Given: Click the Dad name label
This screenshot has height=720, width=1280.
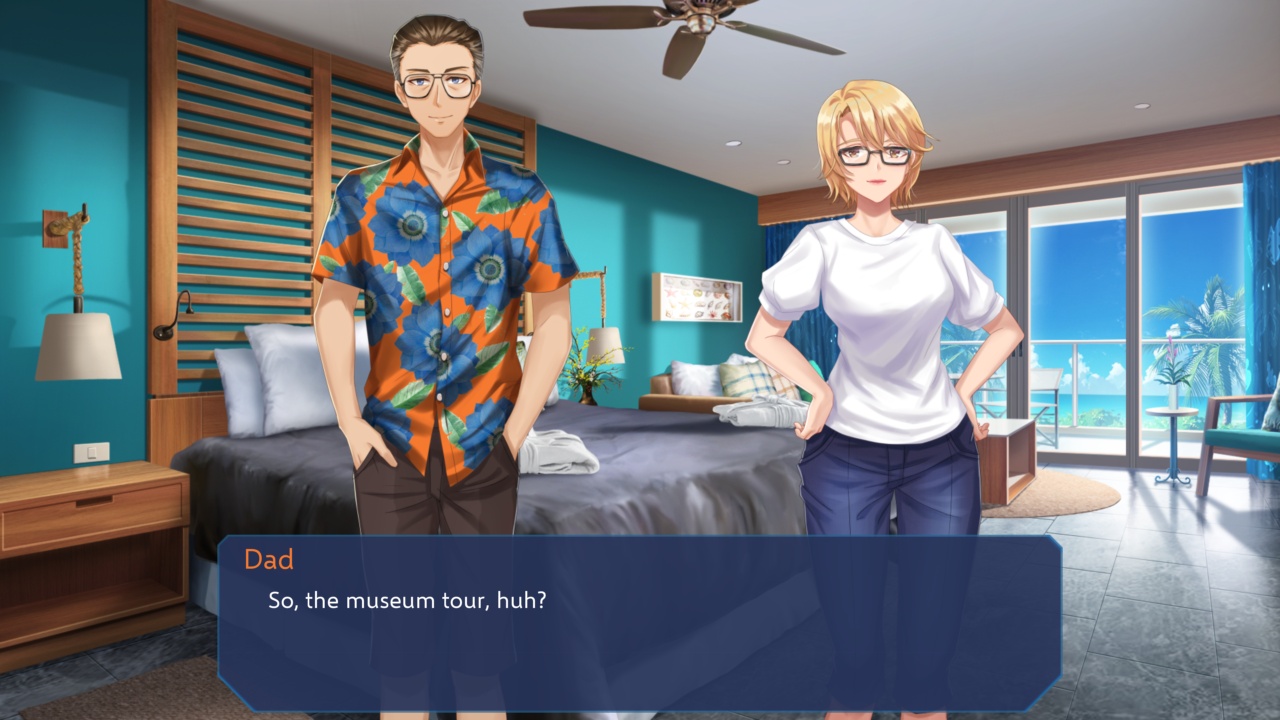Looking at the screenshot, I should click(267, 560).
